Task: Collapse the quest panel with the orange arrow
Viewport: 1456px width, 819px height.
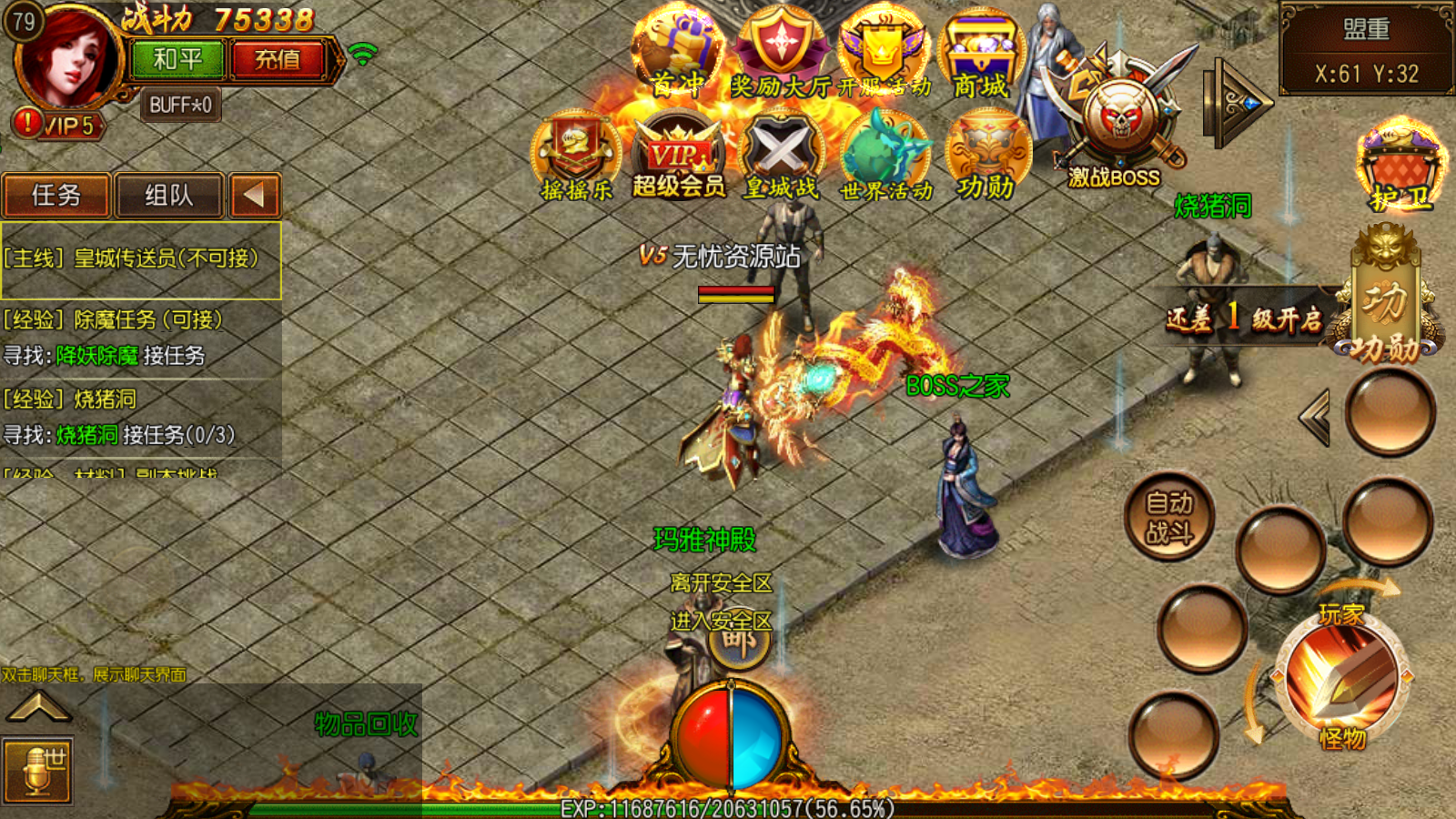Action: point(254,195)
